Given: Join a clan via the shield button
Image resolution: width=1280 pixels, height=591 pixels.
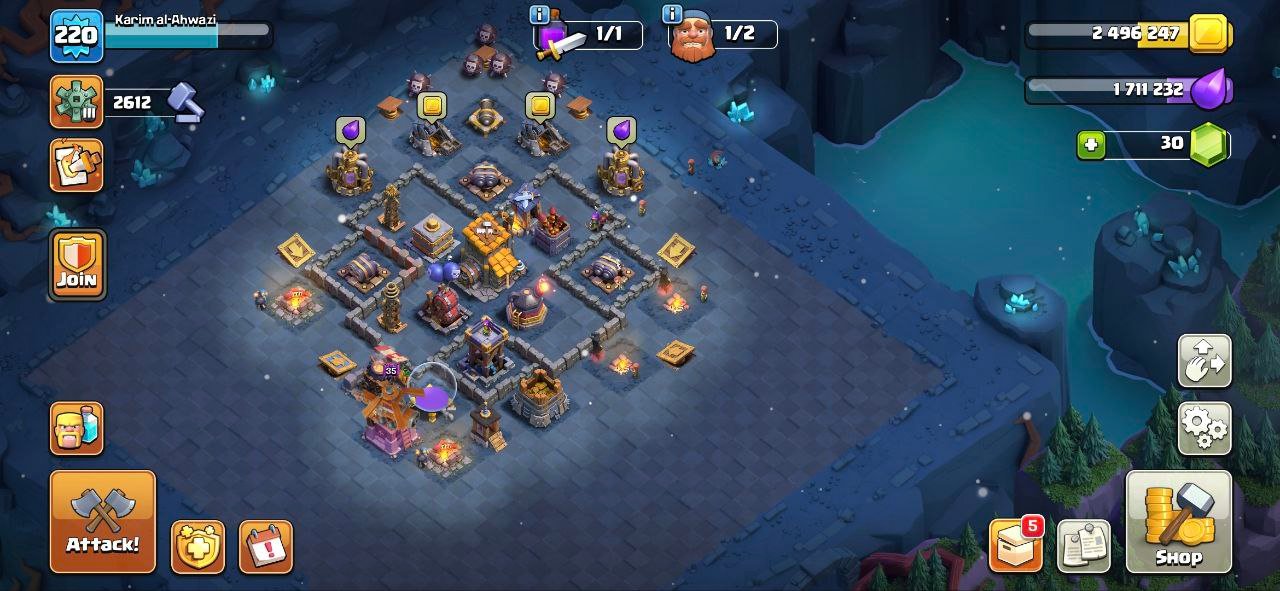Looking at the screenshot, I should pyautogui.click(x=77, y=264).
